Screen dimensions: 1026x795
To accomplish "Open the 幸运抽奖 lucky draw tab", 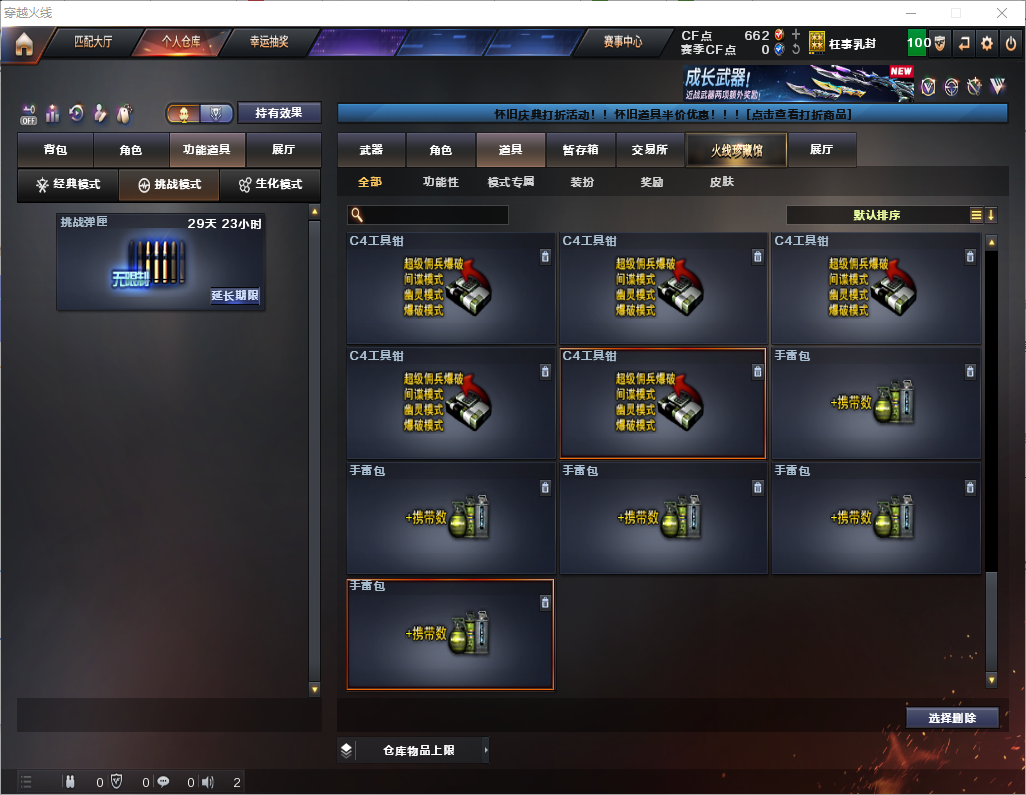I will click(268, 43).
